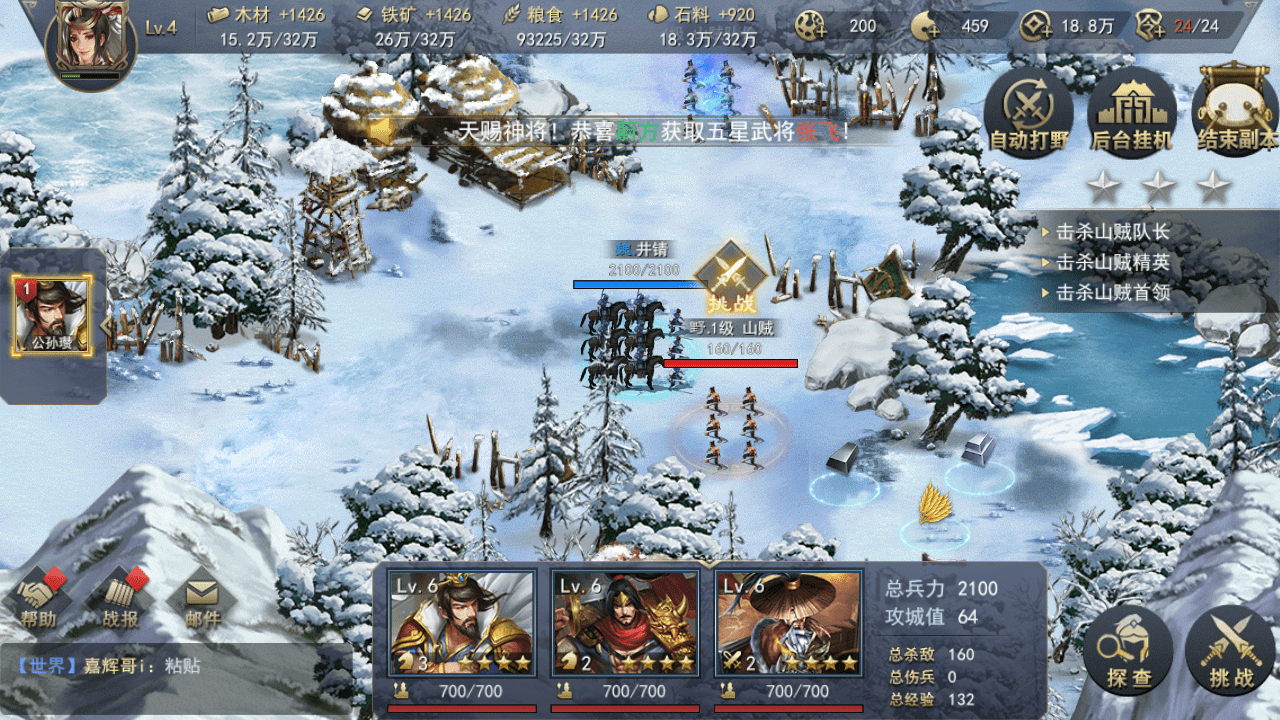Open the 世界 world chat box
Viewport: 1280px width, 720px height.
click(x=175, y=665)
